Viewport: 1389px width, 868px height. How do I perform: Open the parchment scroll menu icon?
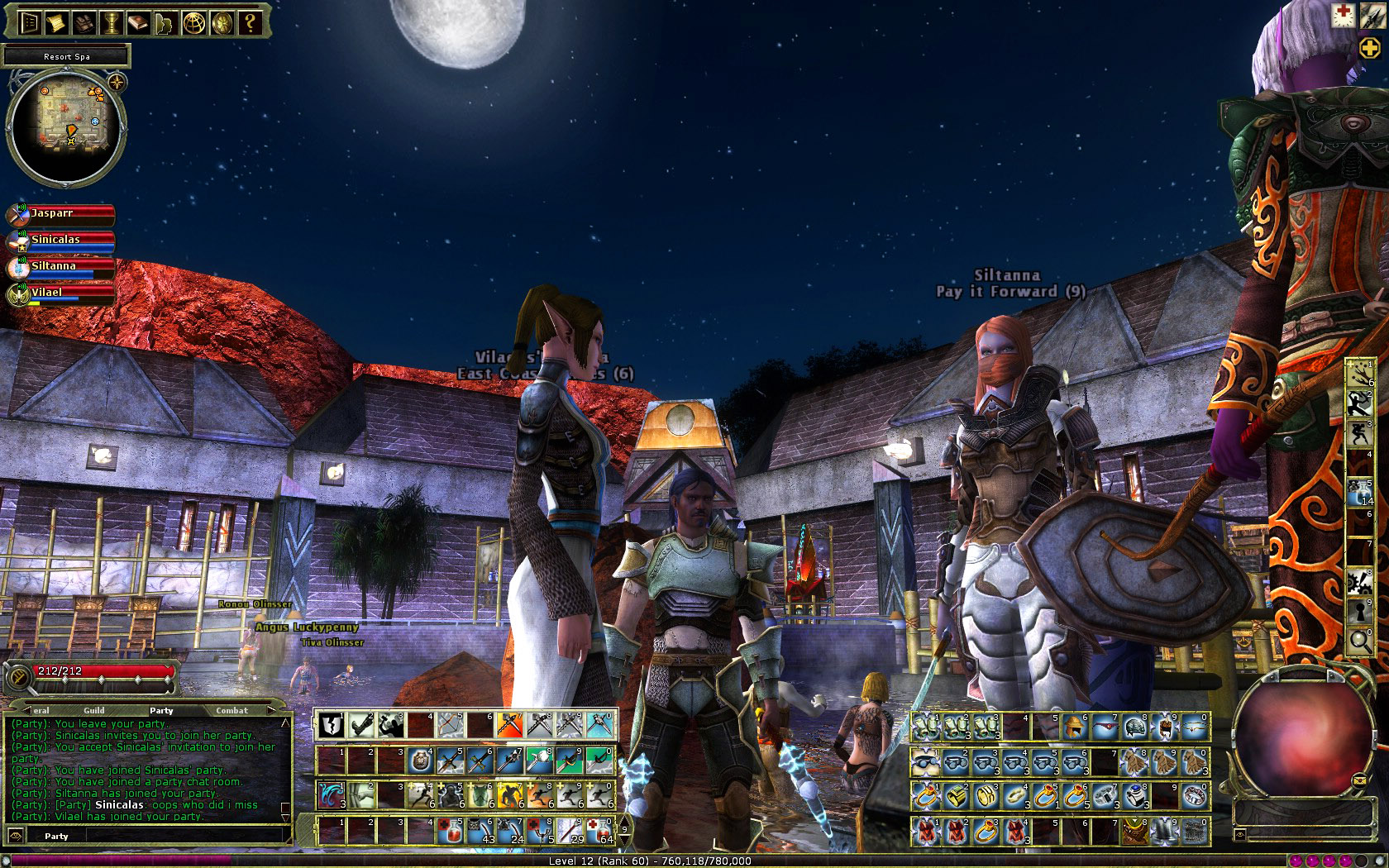tap(56, 22)
